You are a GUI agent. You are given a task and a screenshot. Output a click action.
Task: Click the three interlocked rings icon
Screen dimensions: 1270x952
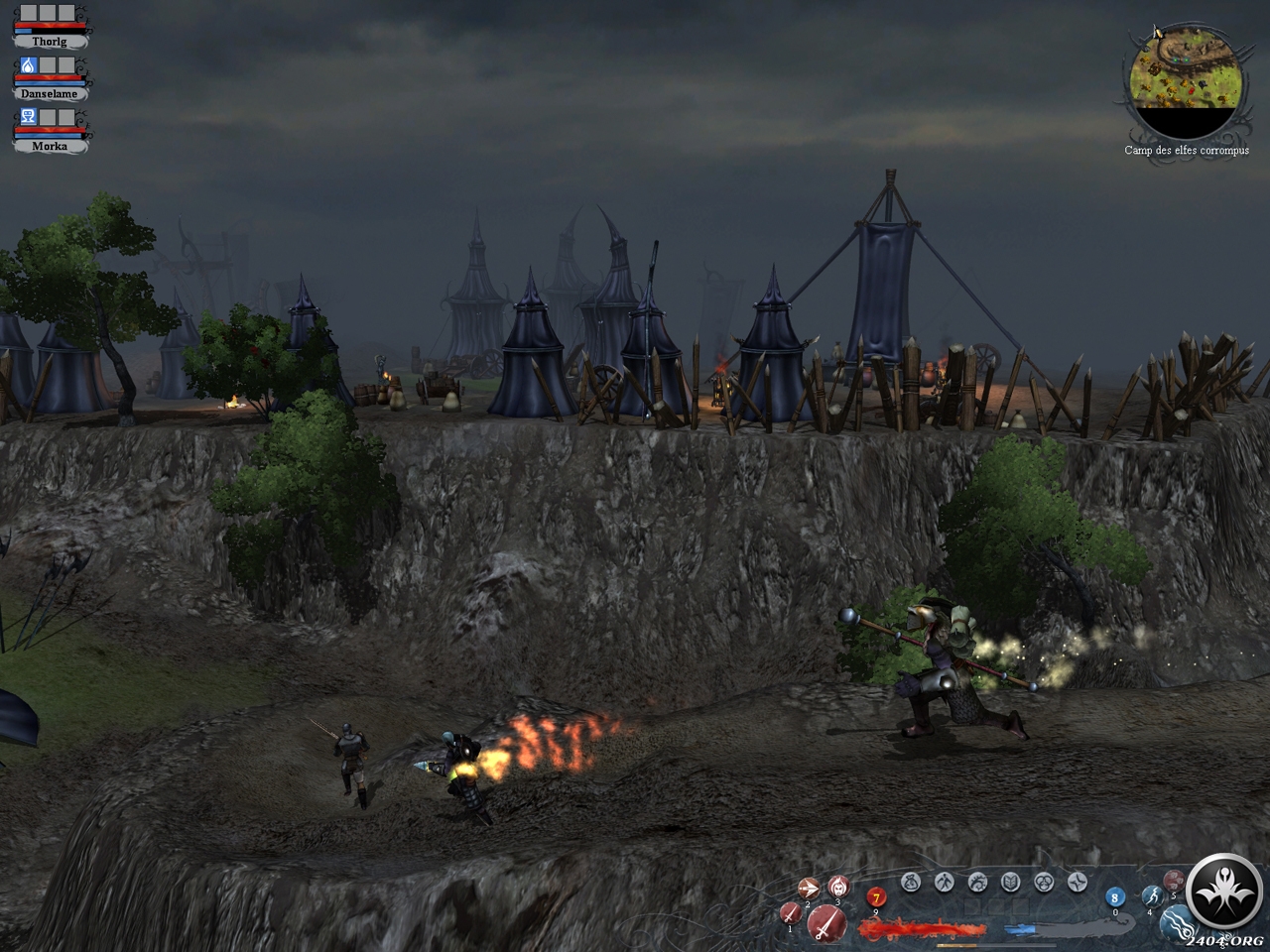click(1044, 882)
